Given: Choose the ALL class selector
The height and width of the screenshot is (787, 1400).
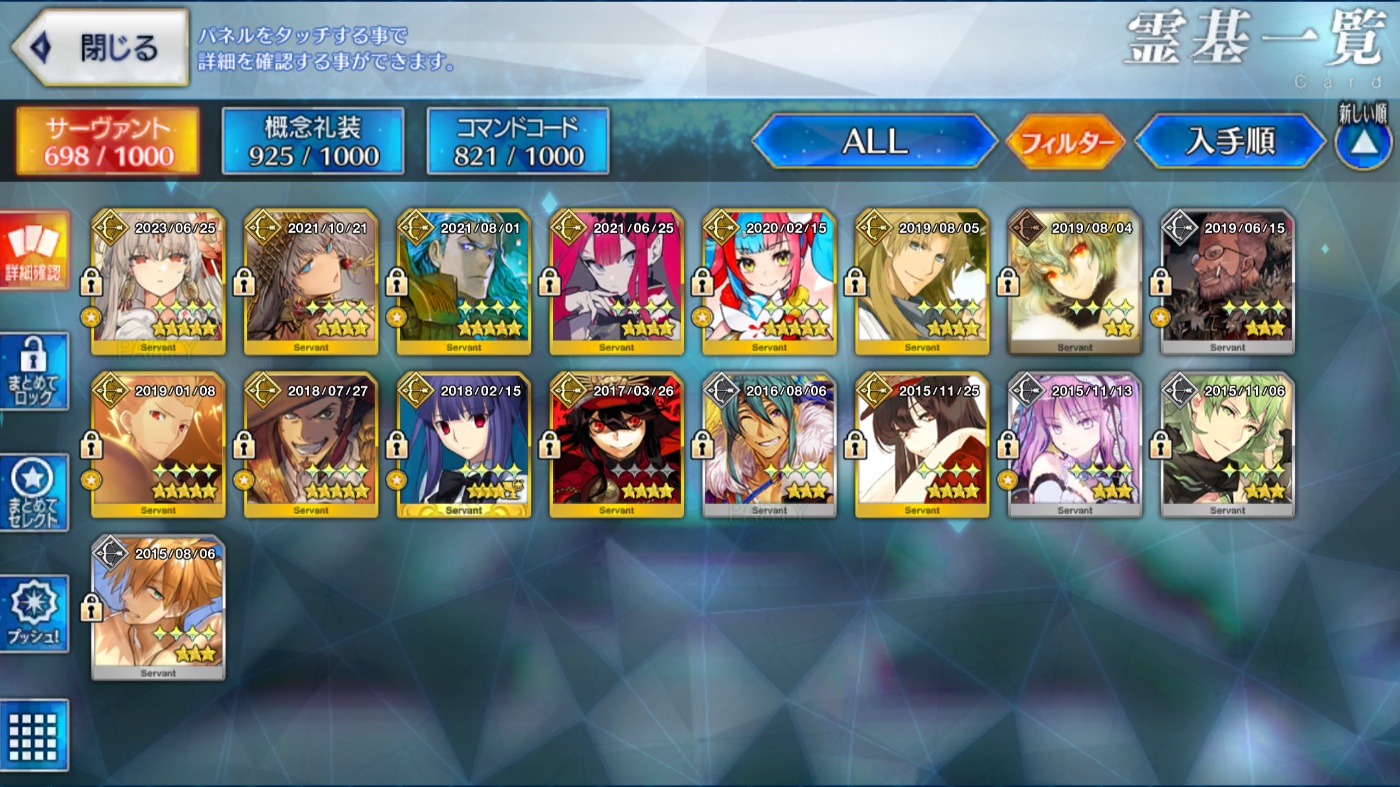Looking at the screenshot, I should click(874, 141).
